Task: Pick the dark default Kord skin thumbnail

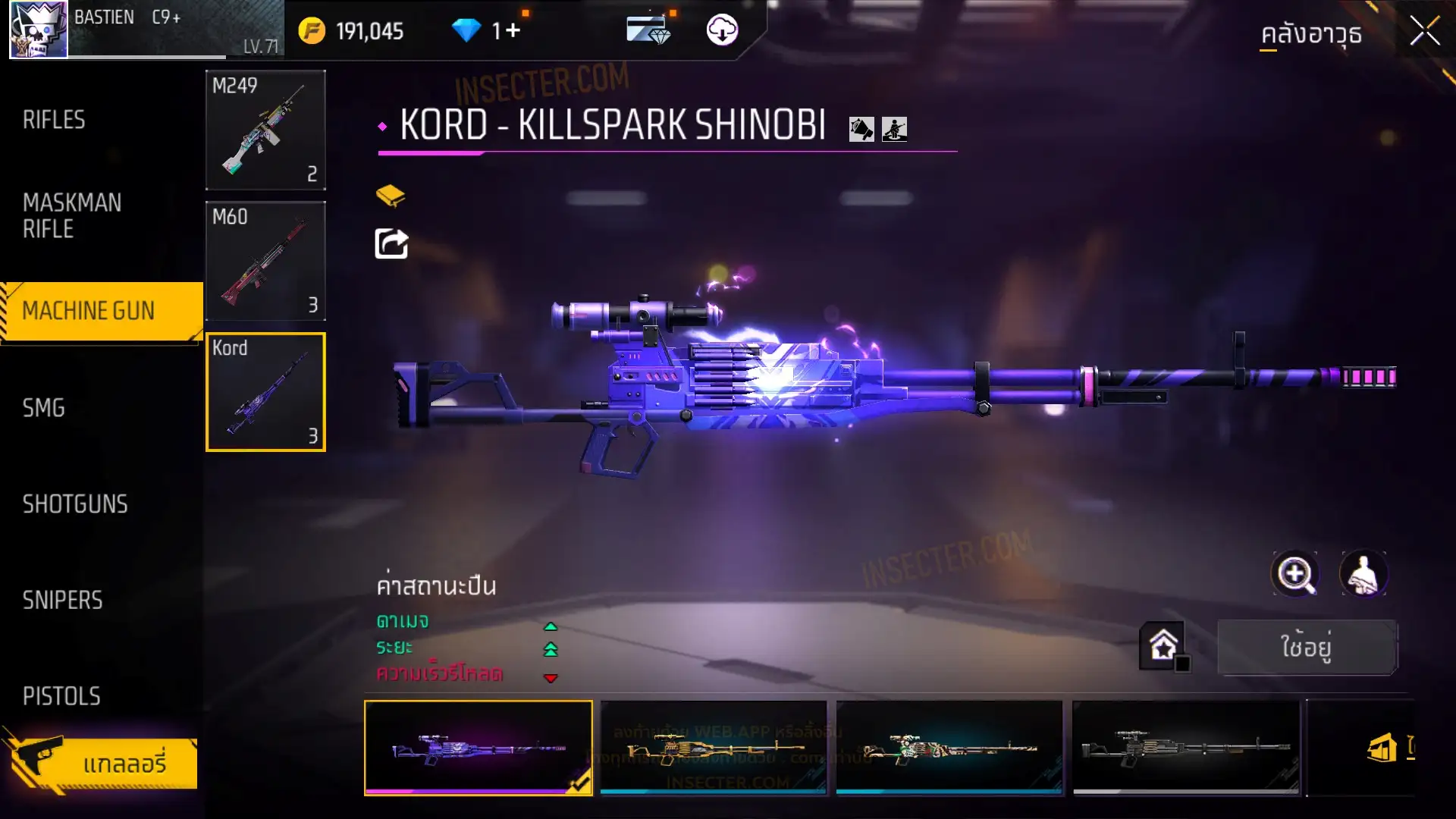Action: click(1186, 748)
